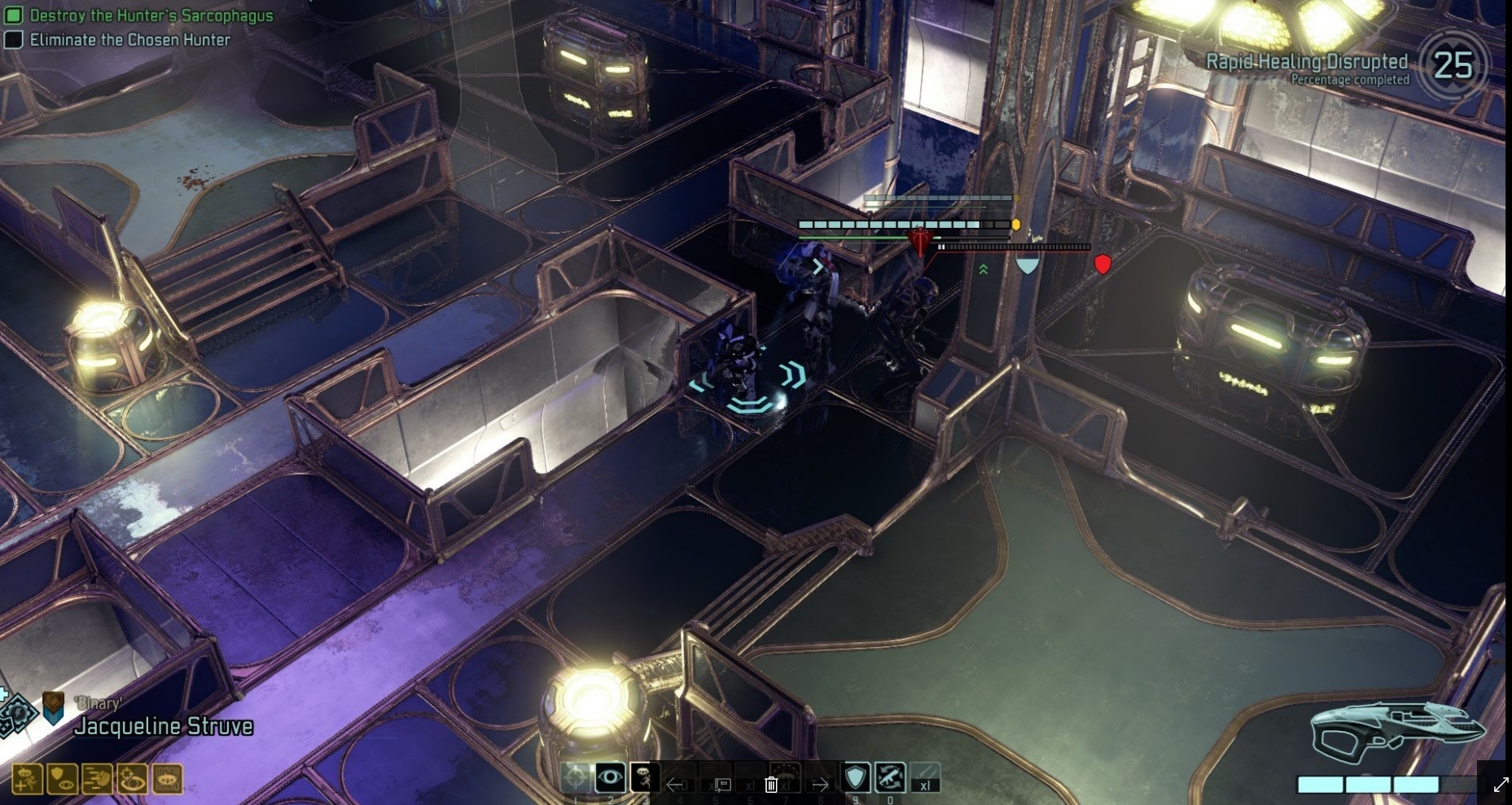The width and height of the screenshot is (1512, 805).
Task: Click the trash can icon in the ability bar
Action: [x=770, y=785]
